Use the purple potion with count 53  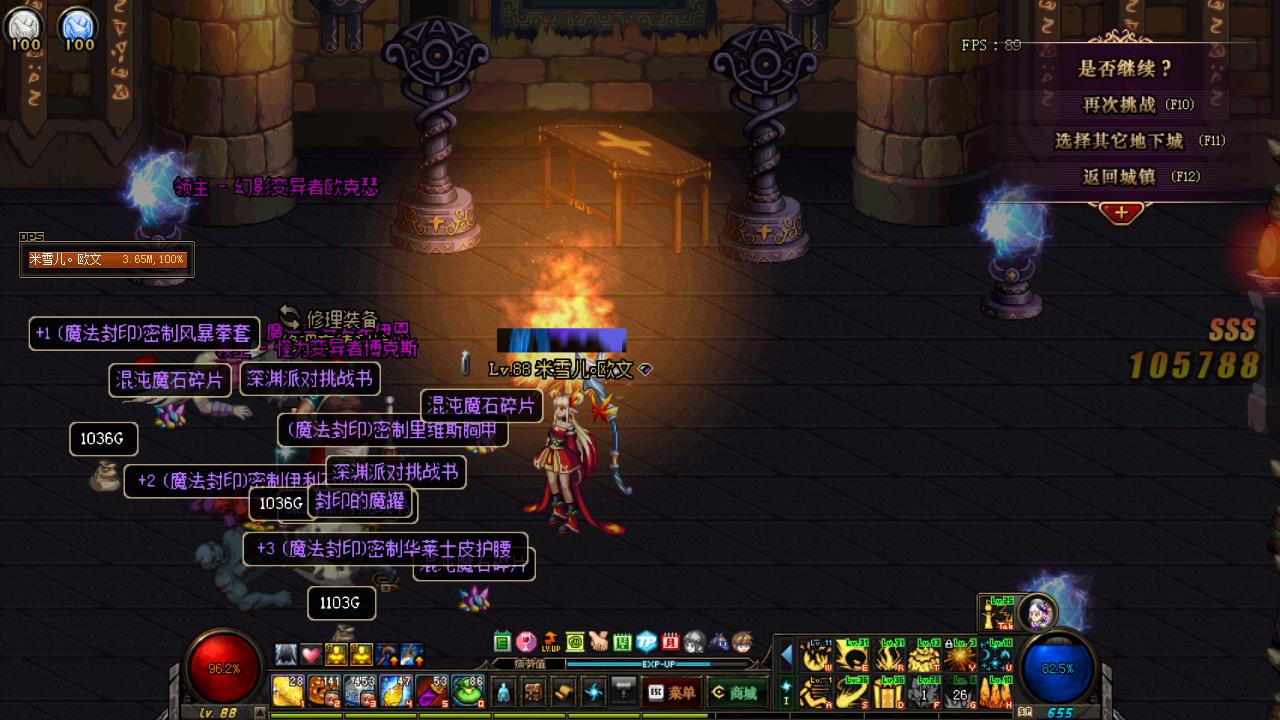pyautogui.click(x=432, y=691)
